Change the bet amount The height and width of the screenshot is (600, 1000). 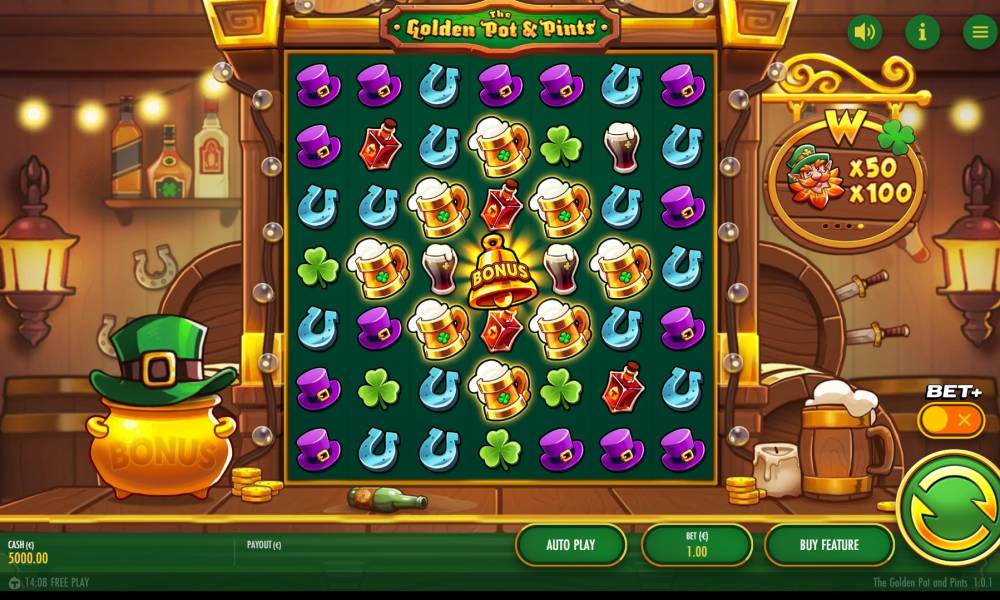(697, 545)
